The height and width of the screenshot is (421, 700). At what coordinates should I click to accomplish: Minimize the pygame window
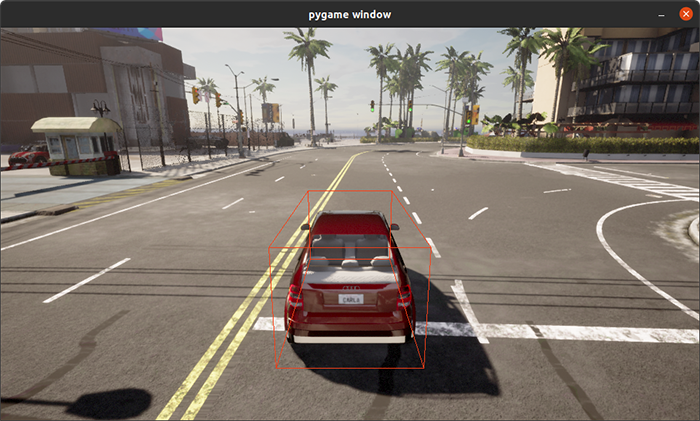pyautogui.click(x=662, y=14)
